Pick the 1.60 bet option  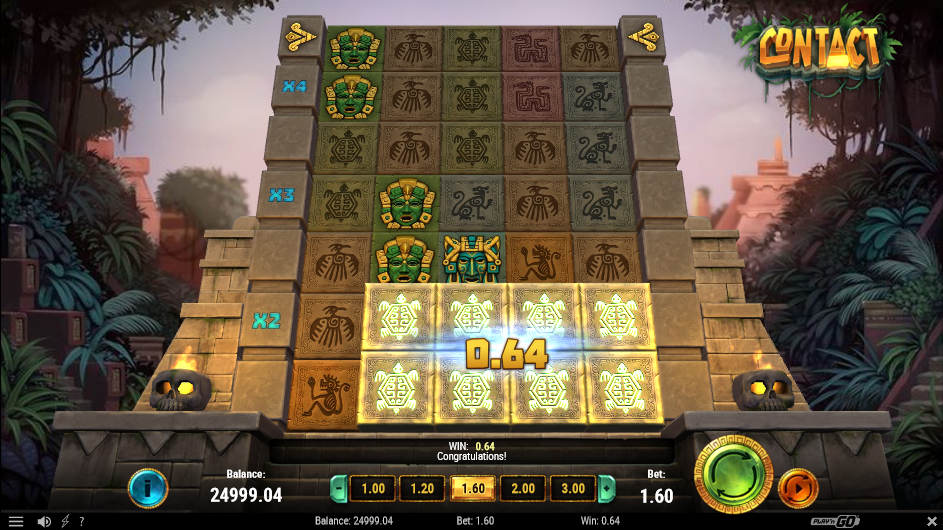pyautogui.click(x=472, y=488)
